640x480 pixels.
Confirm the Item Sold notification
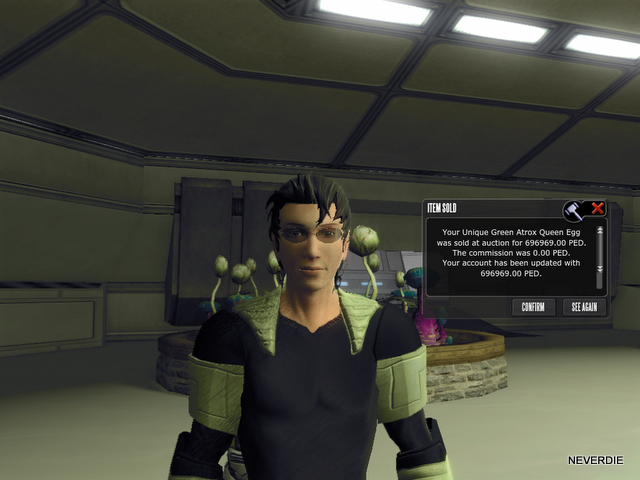(533, 307)
